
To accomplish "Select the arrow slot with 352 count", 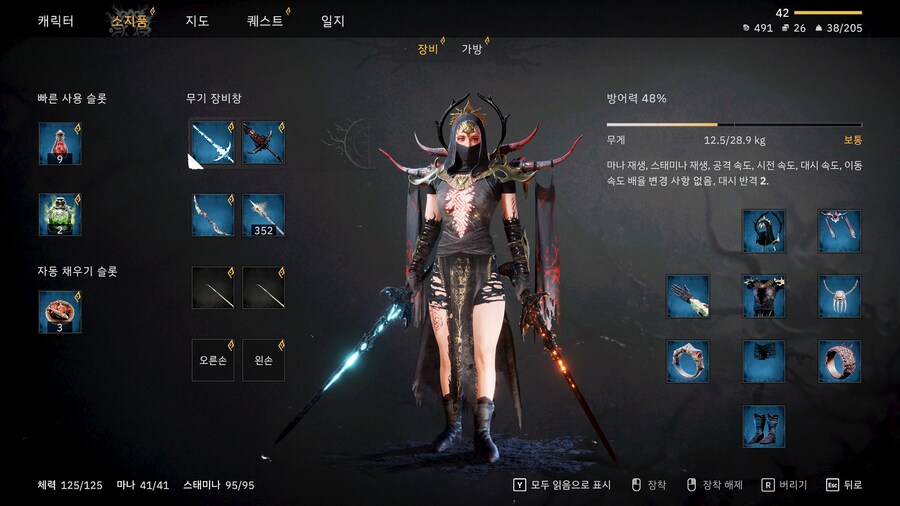I will pyautogui.click(x=264, y=215).
